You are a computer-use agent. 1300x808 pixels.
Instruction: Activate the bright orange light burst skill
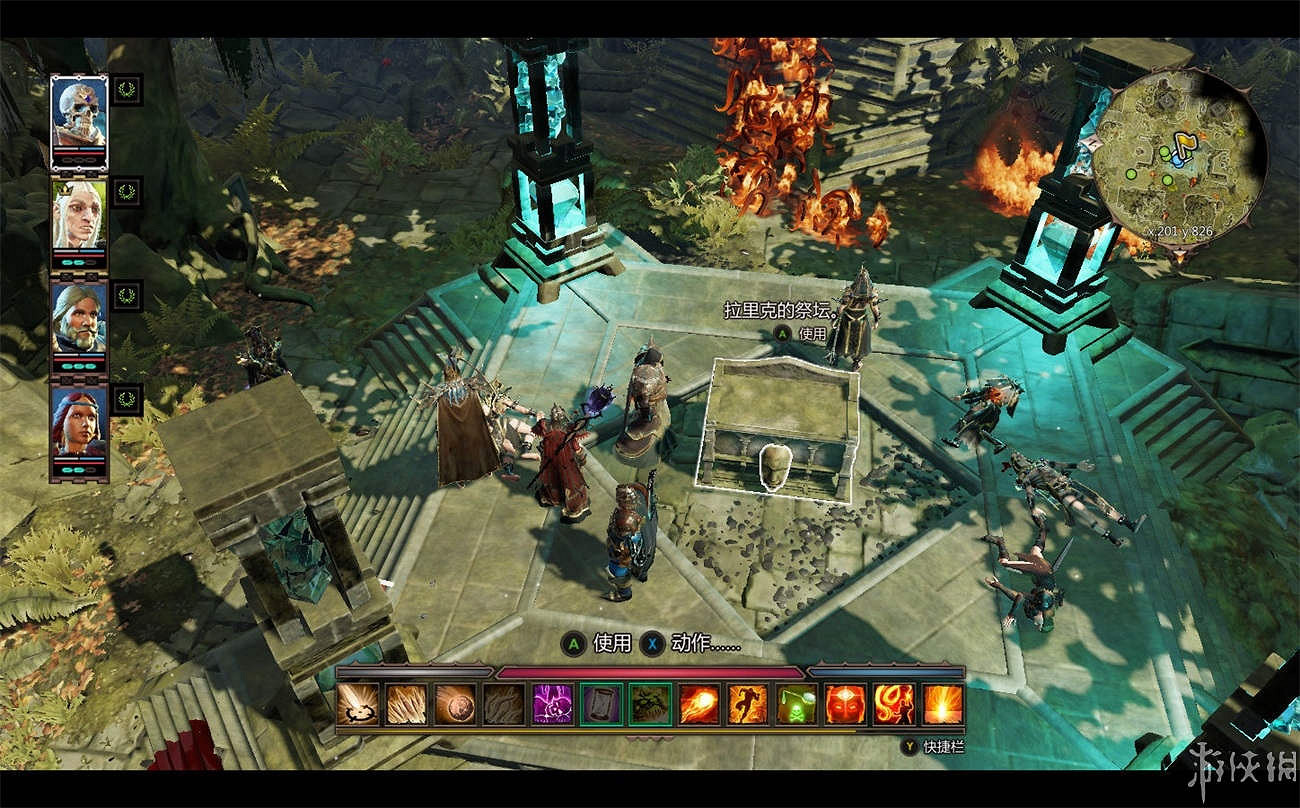(x=942, y=704)
